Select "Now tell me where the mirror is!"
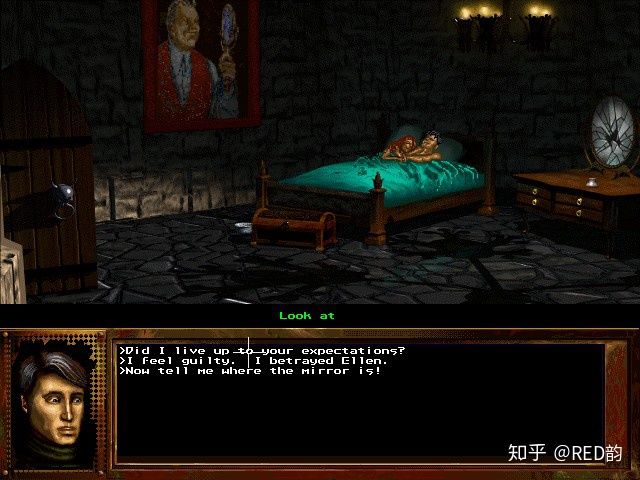Screen dimensions: 640x480 coord(250,371)
